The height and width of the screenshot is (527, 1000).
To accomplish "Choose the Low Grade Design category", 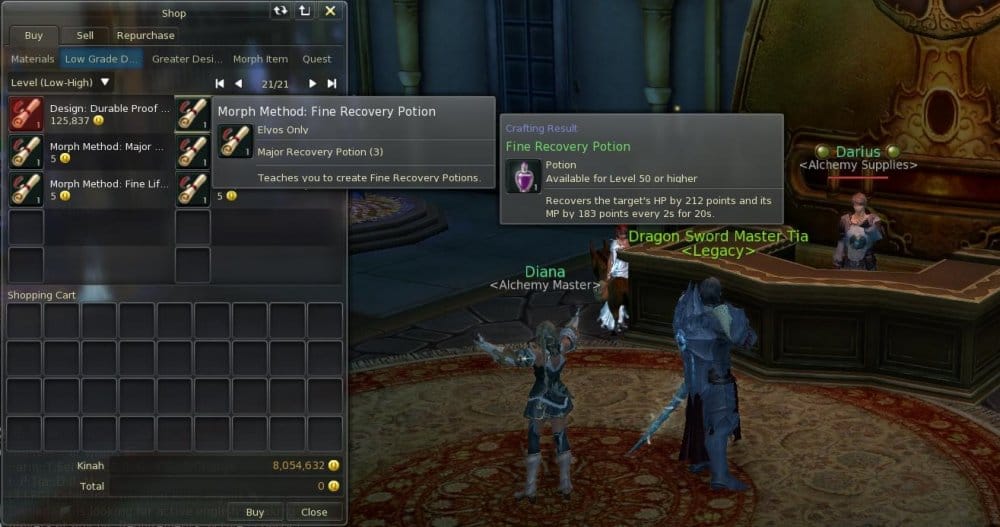I will pyautogui.click(x=101, y=59).
